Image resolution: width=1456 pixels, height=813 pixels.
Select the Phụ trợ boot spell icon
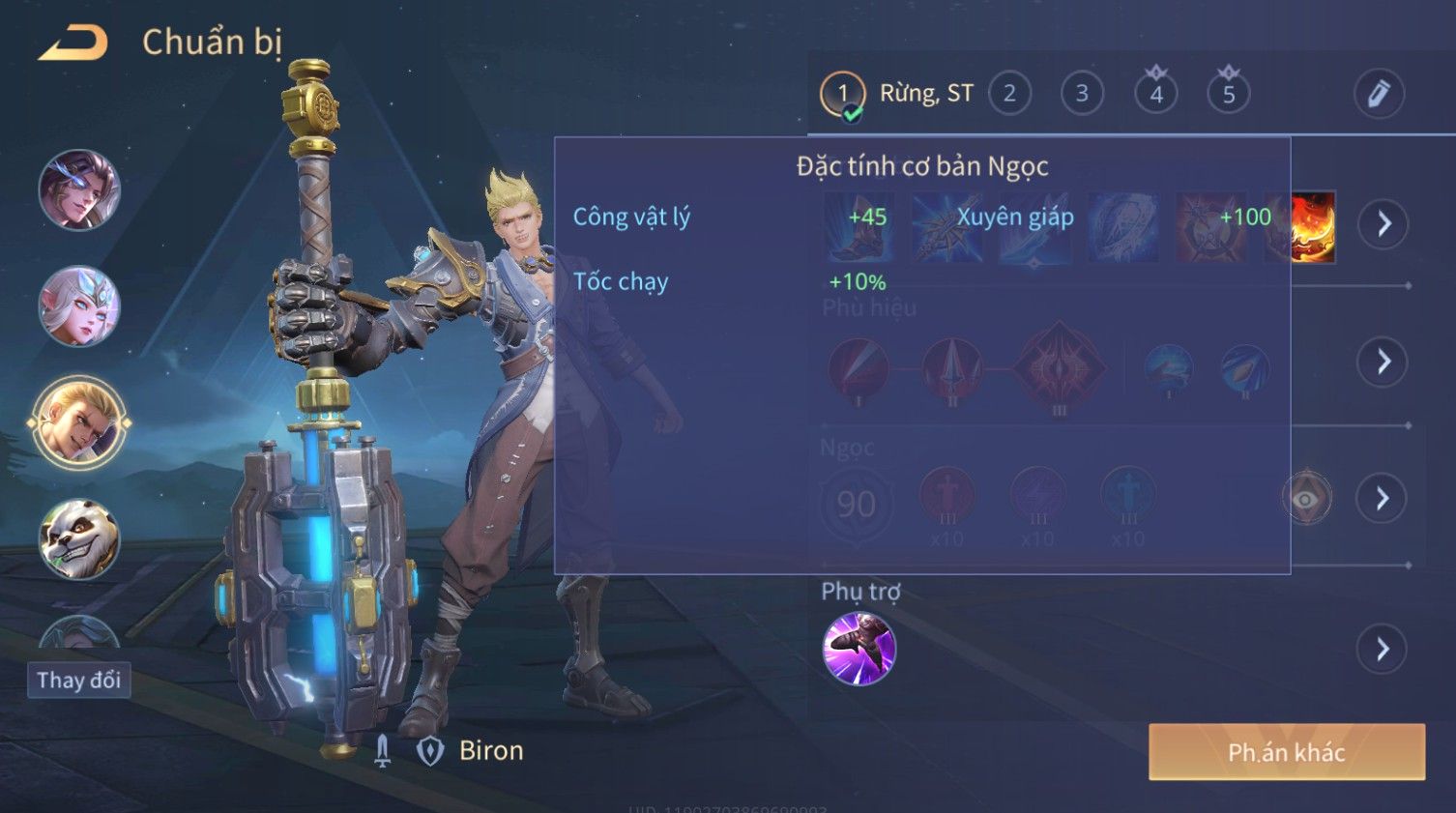click(x=859, y=649)
